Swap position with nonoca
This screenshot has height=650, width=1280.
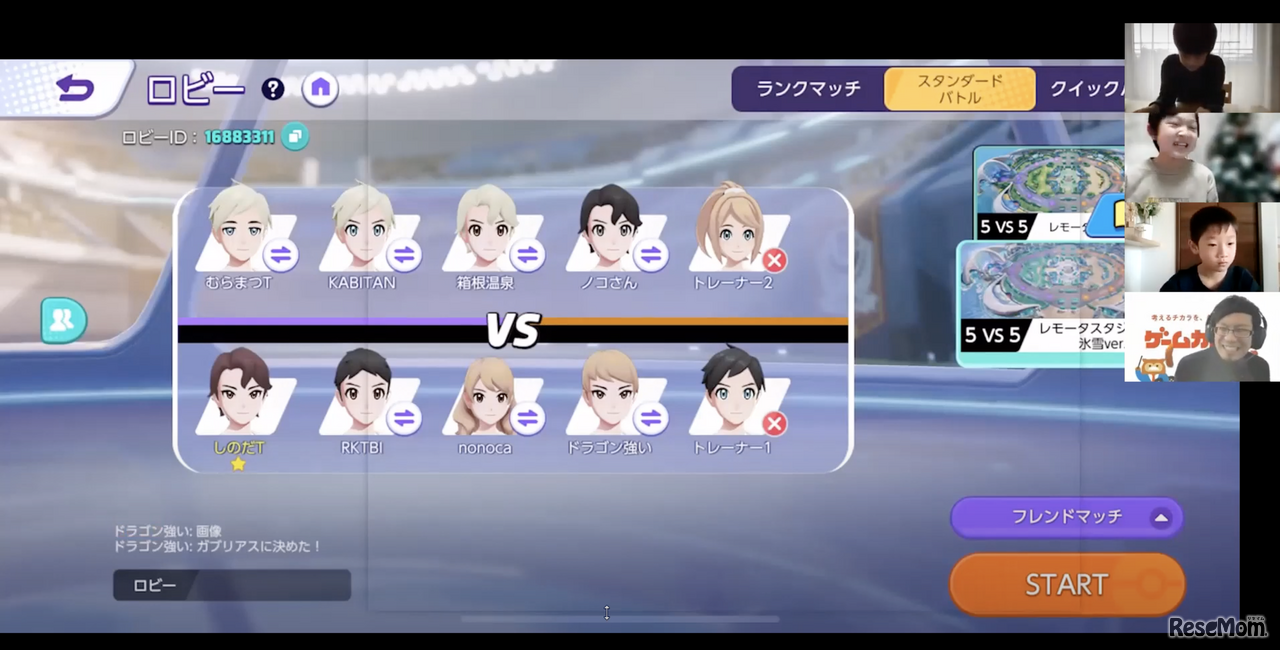click(x=527, y=418)
